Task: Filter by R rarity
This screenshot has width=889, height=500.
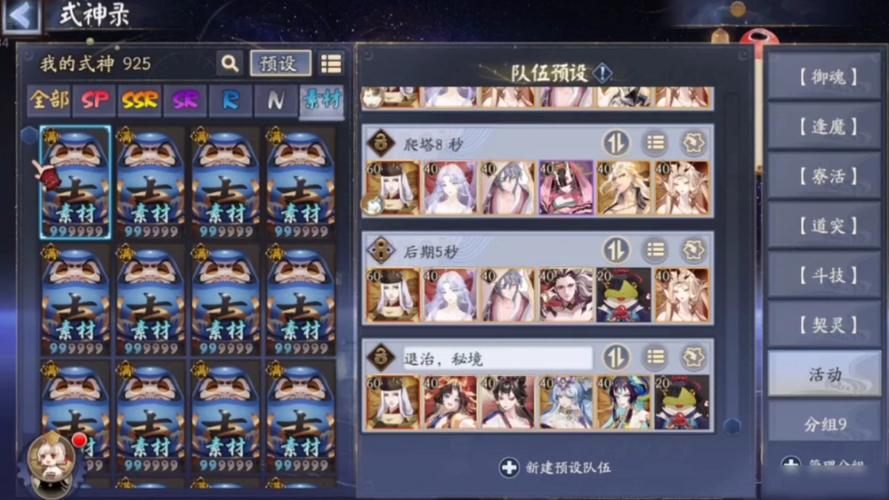Action: tap(230, 101)
